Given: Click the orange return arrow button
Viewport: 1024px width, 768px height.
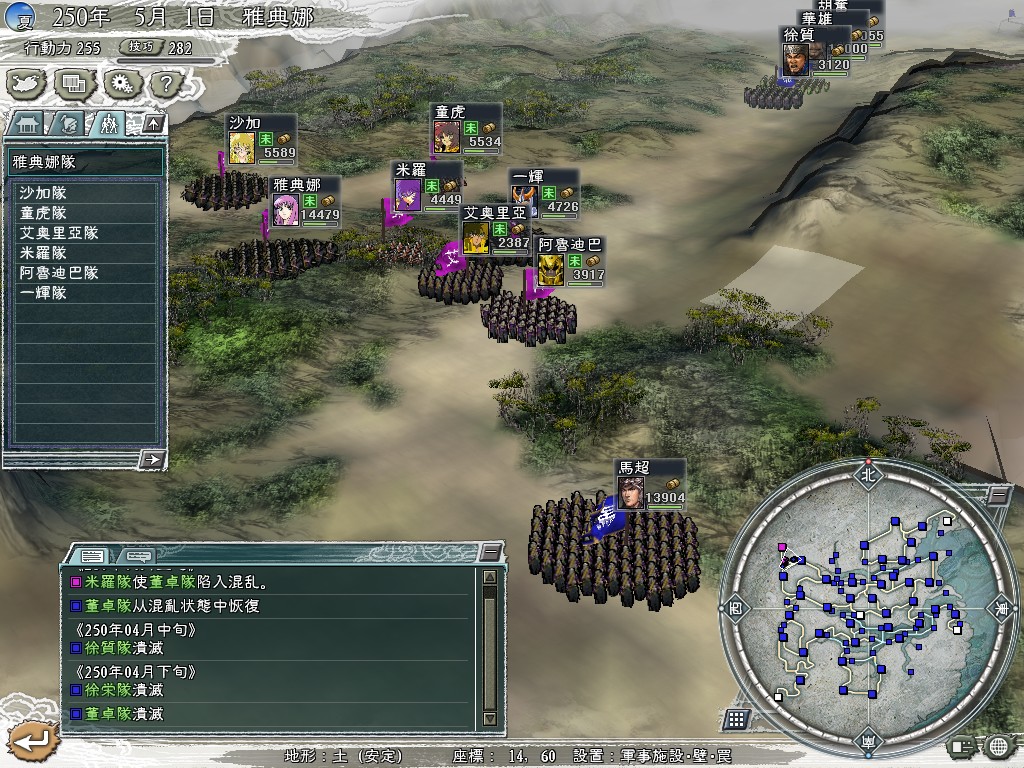Looking at the screenshot, I should tap(31, 741).
